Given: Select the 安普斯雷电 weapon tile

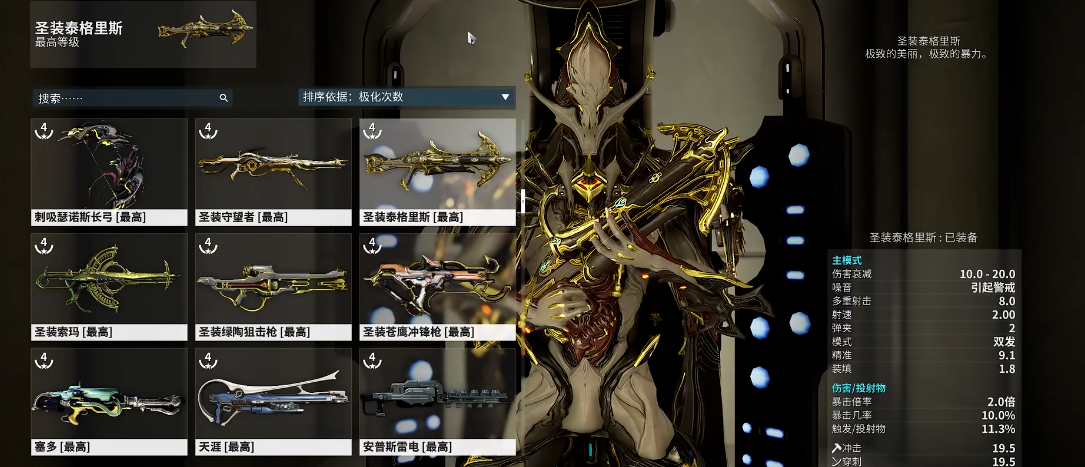Looking at the screenshot, I should (437, 399).
